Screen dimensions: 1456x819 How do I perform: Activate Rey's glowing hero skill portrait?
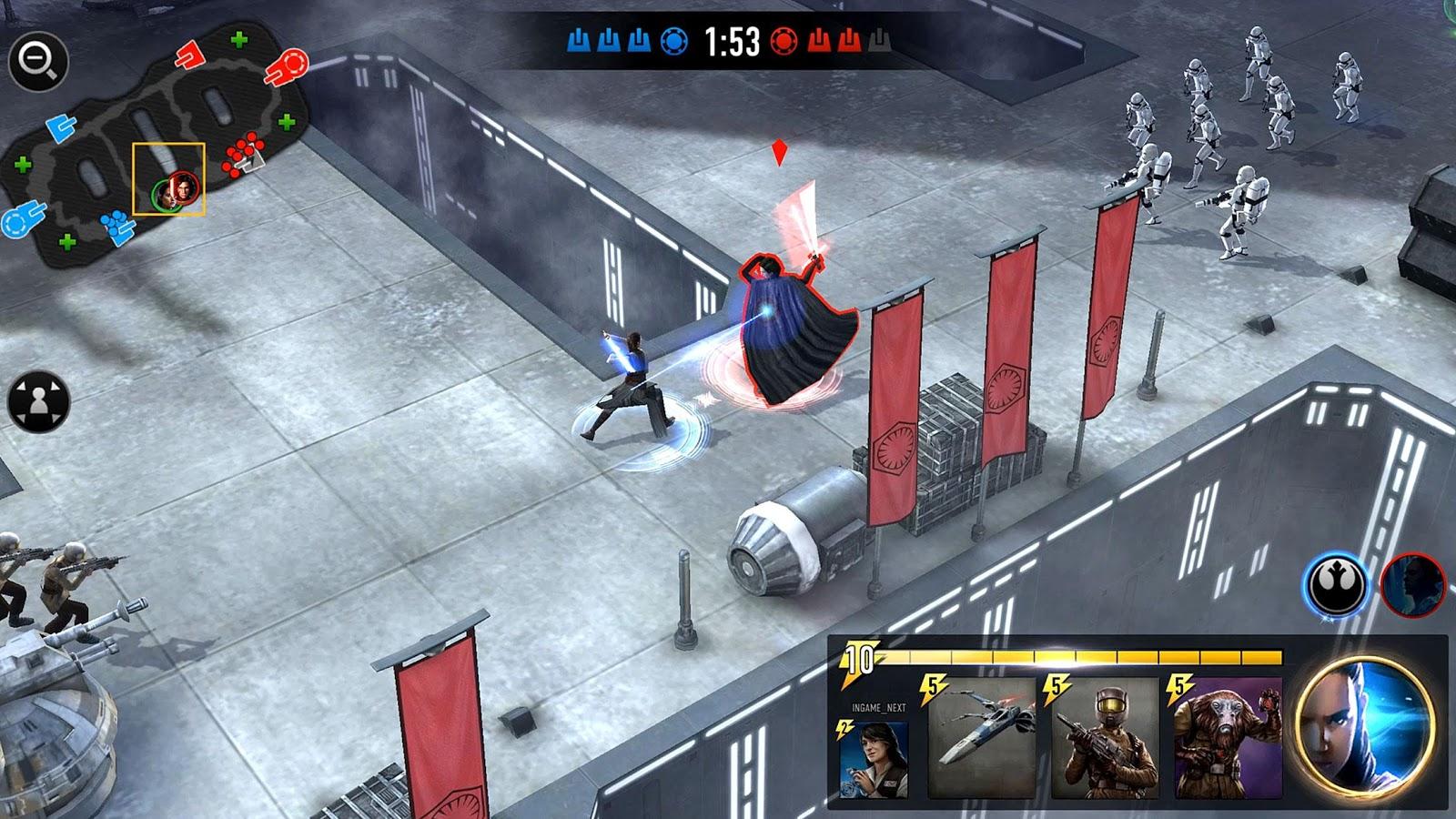(1364, 725)
